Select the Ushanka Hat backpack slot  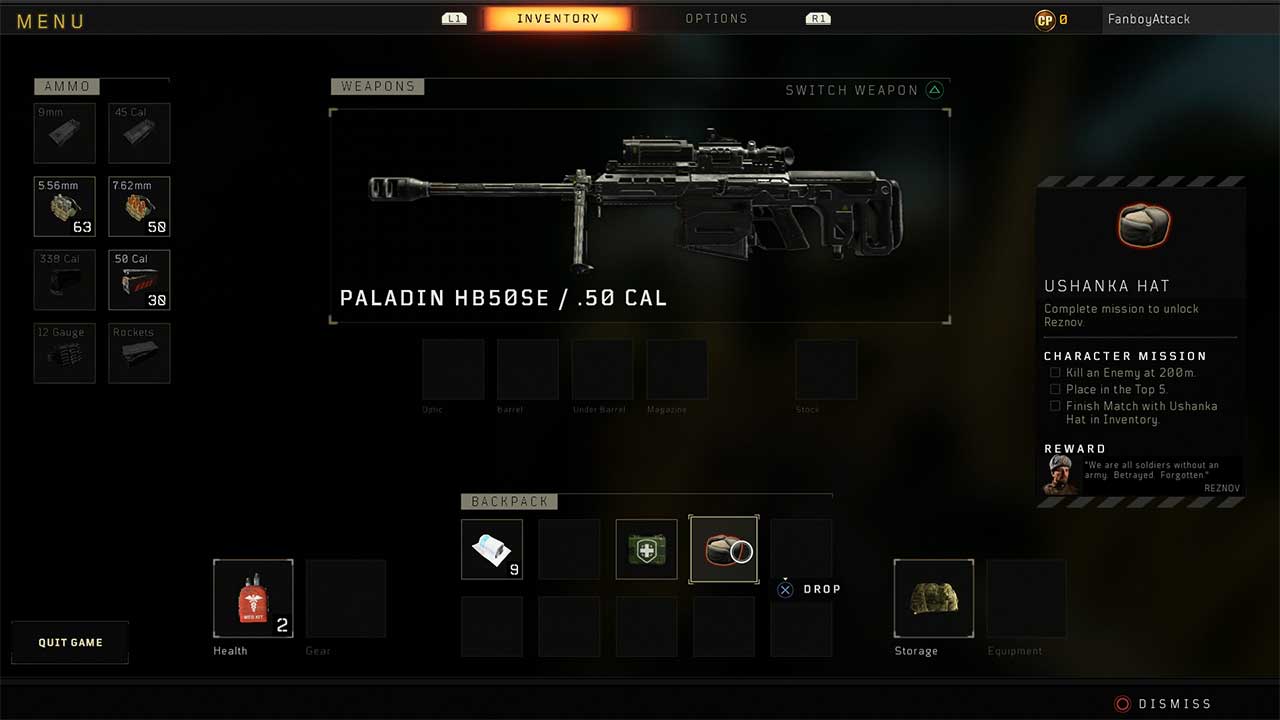coord(724,549)
